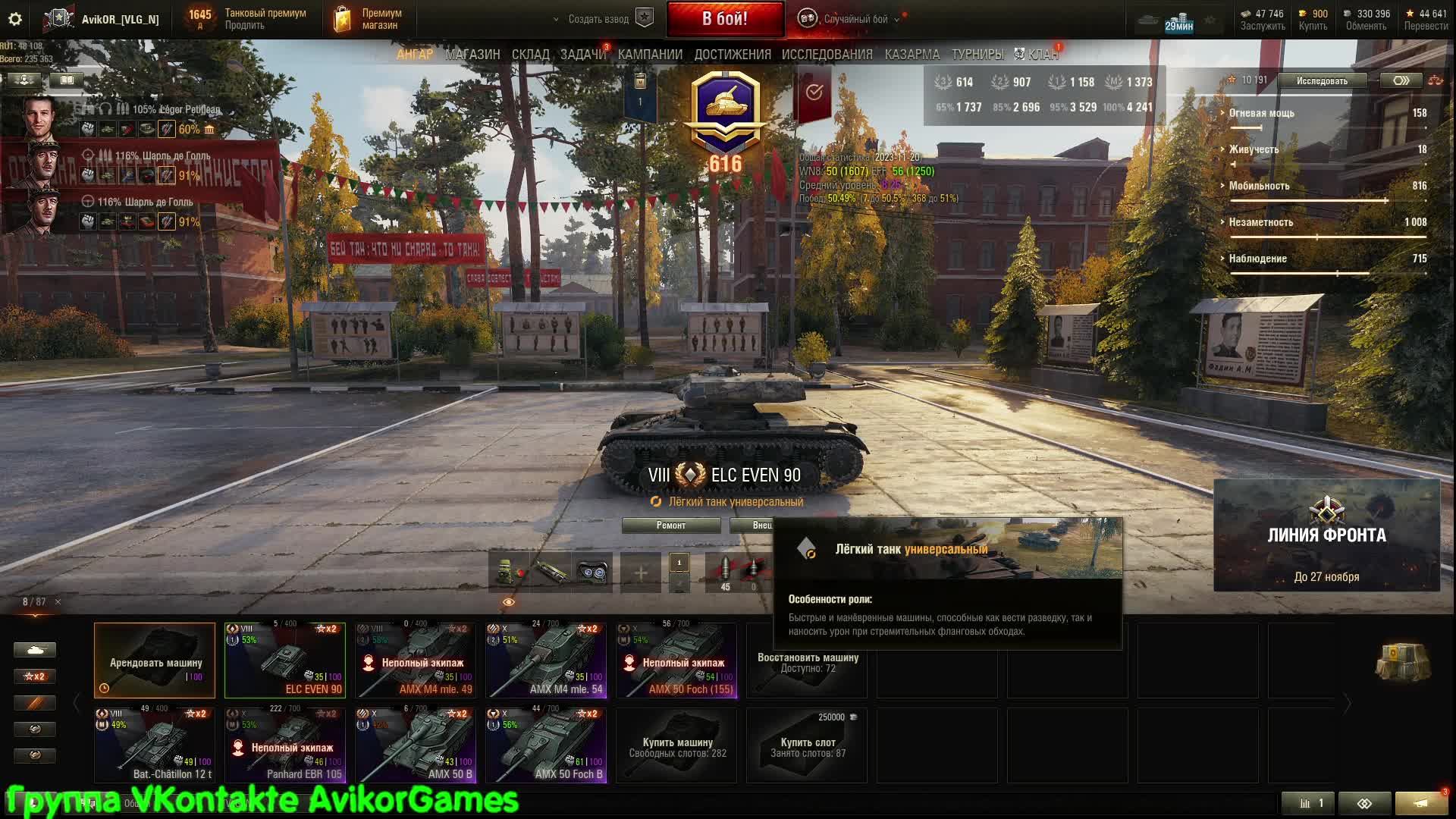Open the КАЗАРМА tab

pyautogui.click(x=912, y=55)
